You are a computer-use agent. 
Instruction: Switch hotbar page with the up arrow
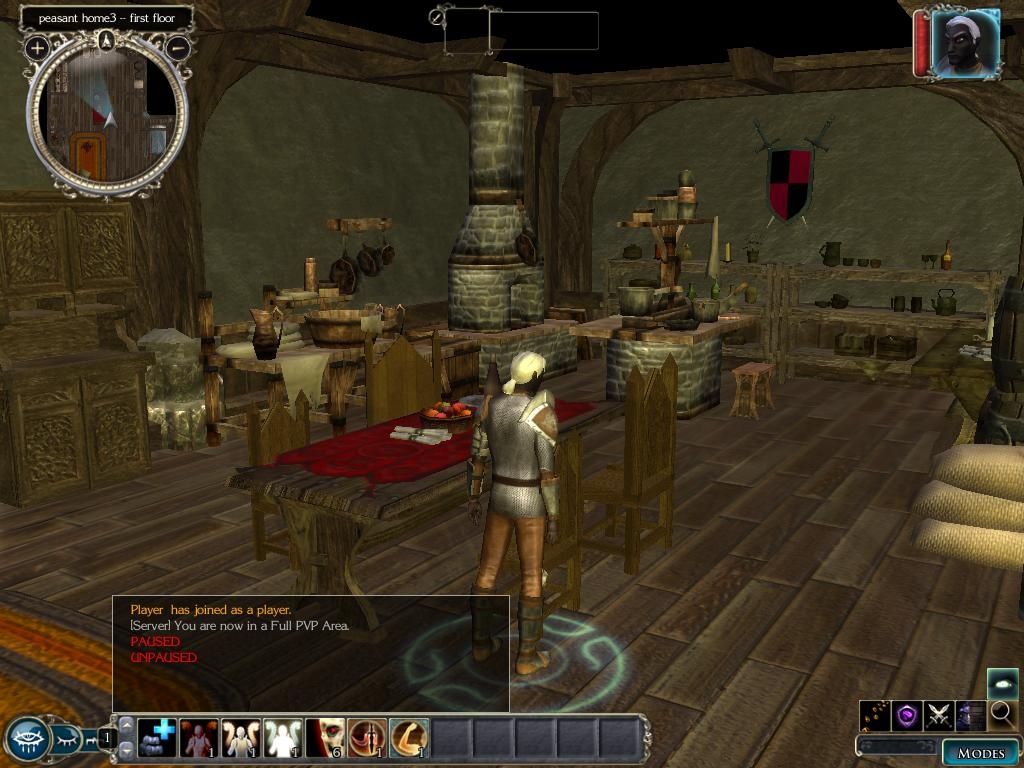[x=127, y=725]
